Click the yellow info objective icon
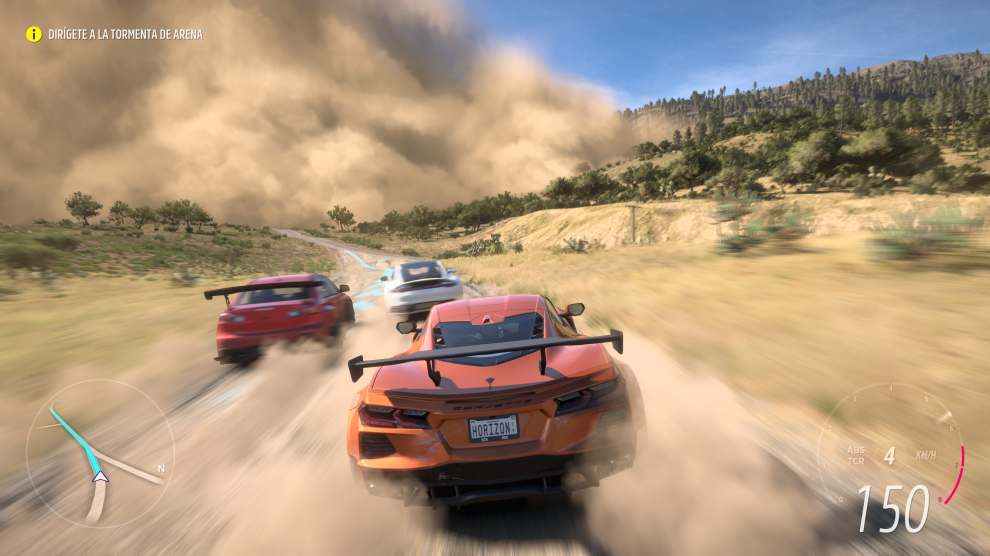Screen dimensions: 990x556 click(x=33, y=34)
